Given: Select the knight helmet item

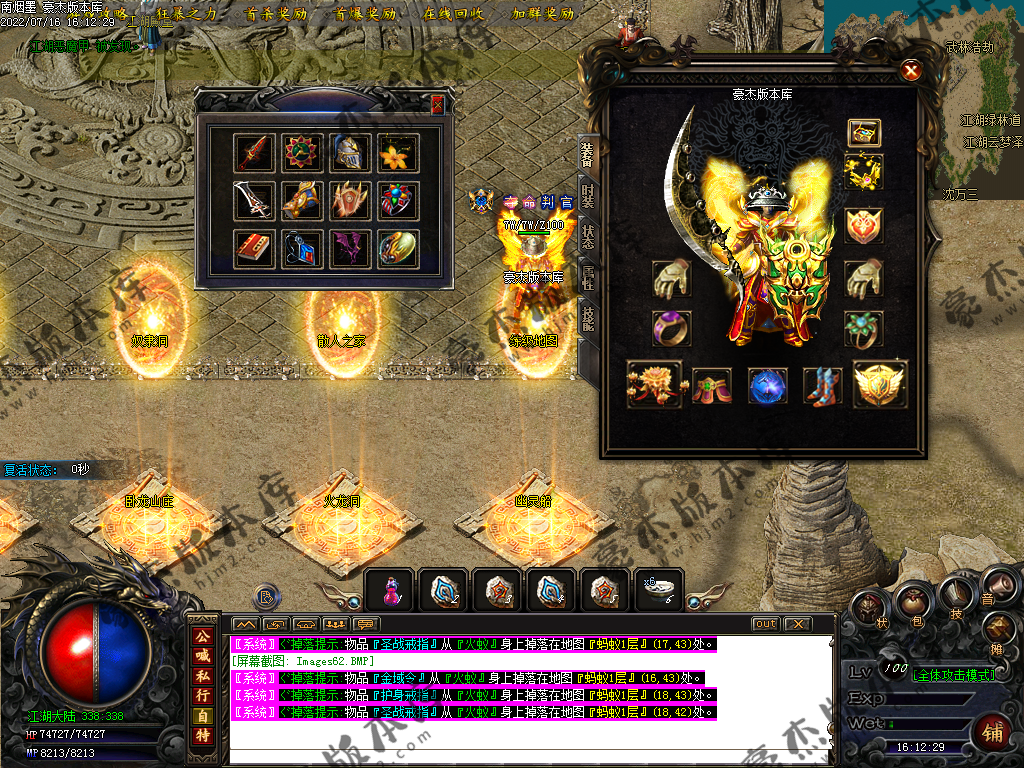Looking at the screenshot, I should point(350,153).
